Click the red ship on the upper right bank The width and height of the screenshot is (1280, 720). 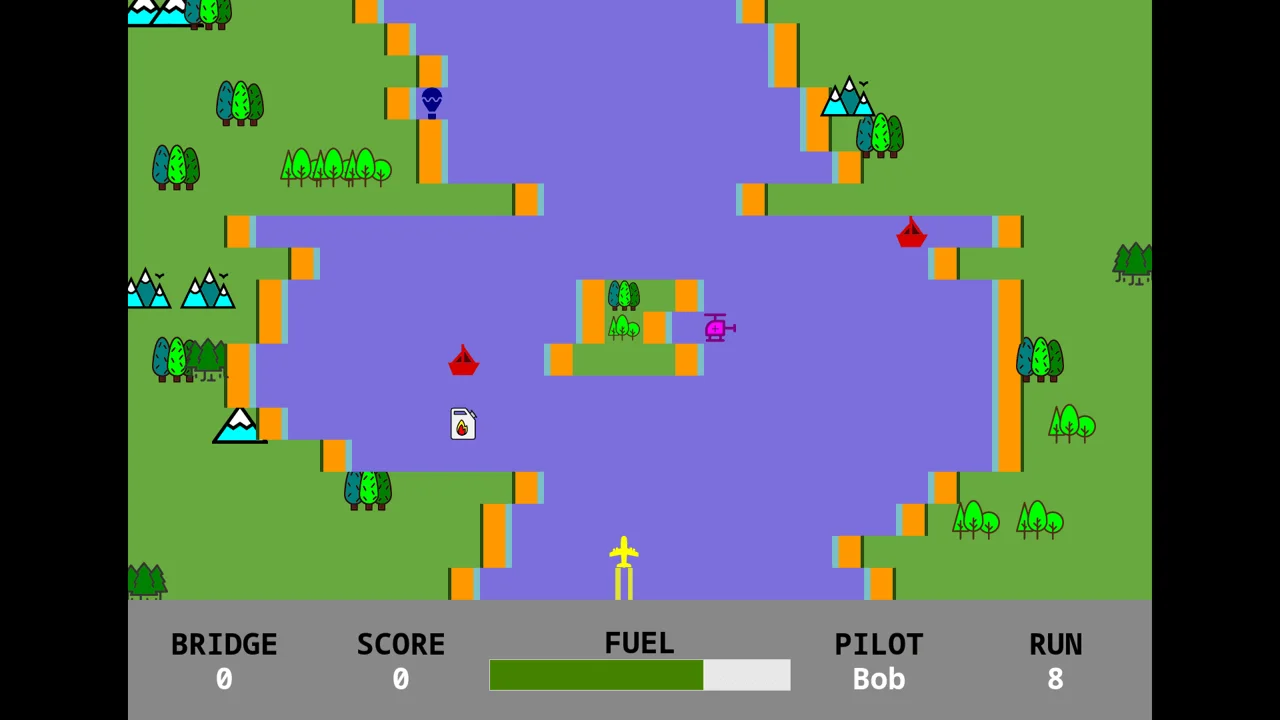911,233
